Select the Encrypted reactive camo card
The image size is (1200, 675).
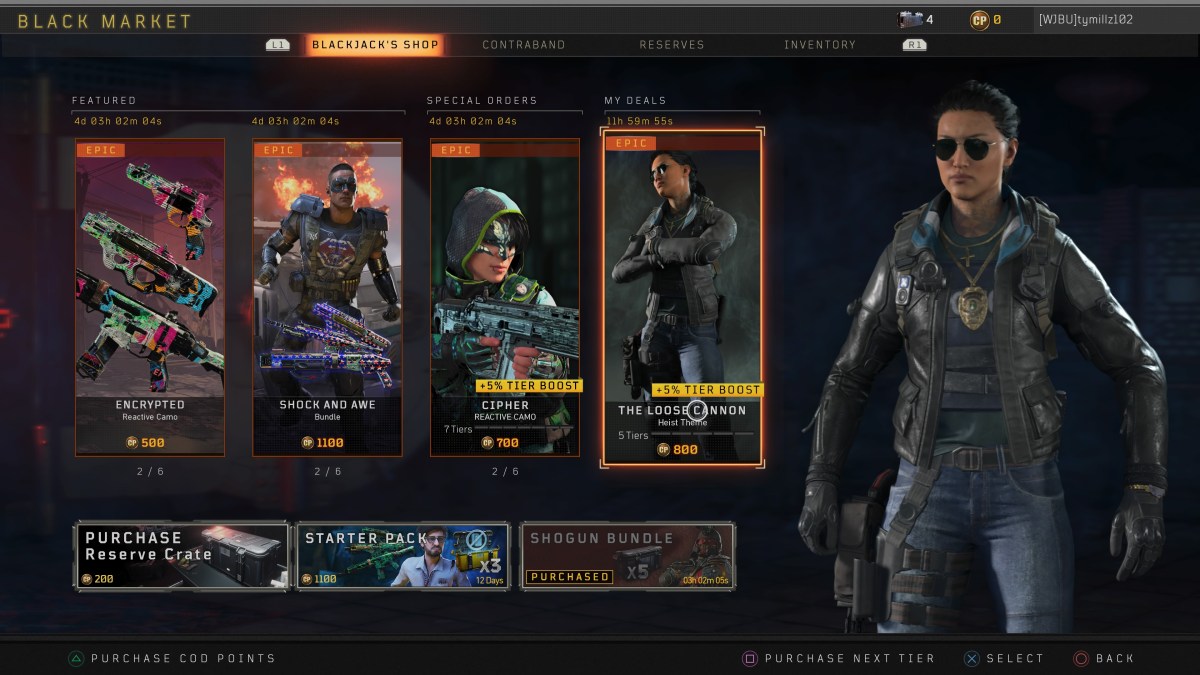click(150, 297)
